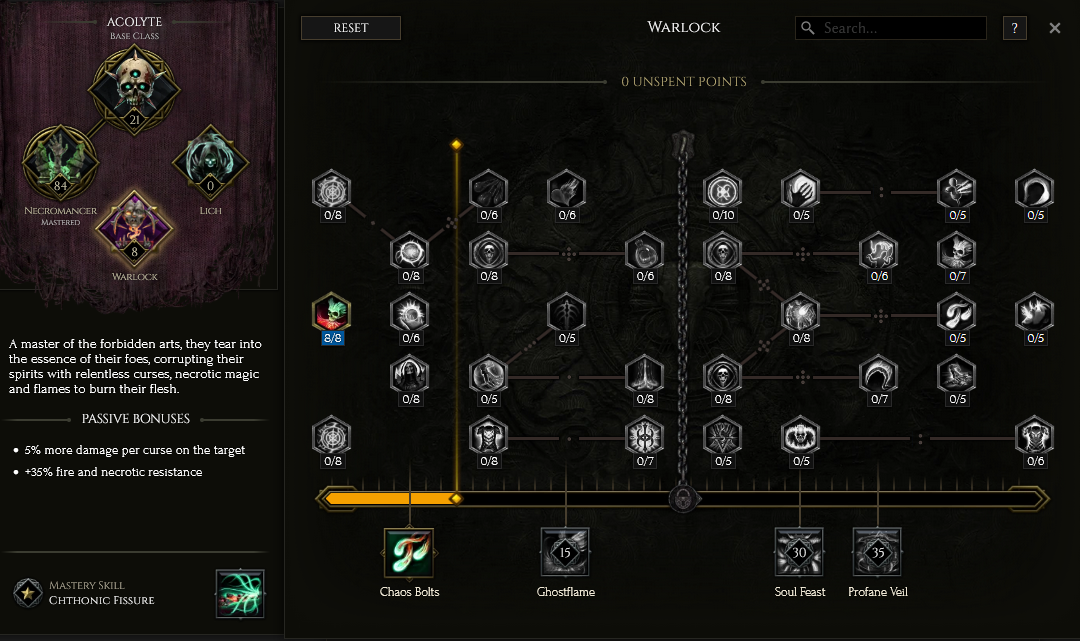
Task: Switch to the Lich mastery emblem
Action: point(210,162)
